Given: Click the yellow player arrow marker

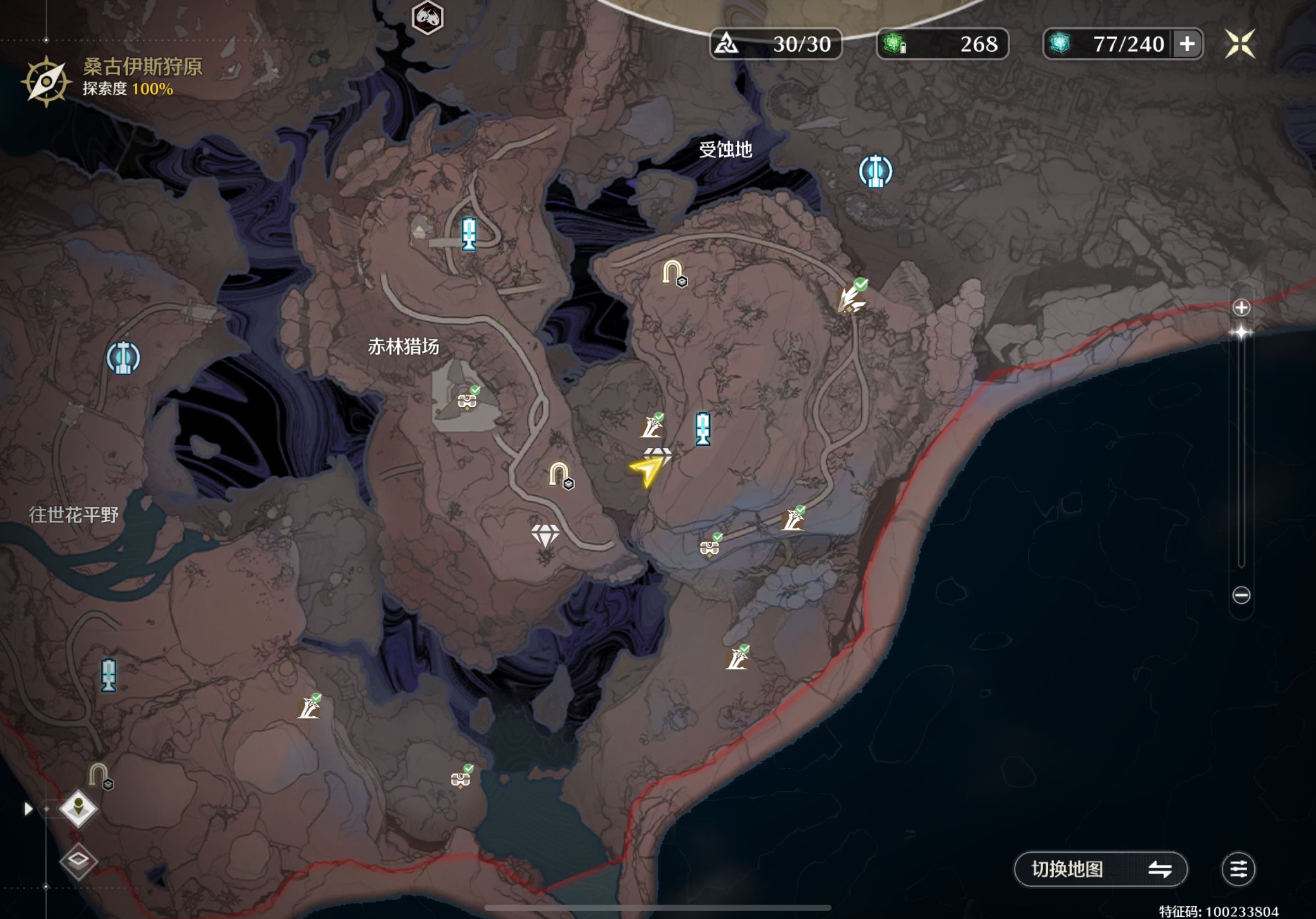Looking at the screenshot, I should [x=646, y=472].
